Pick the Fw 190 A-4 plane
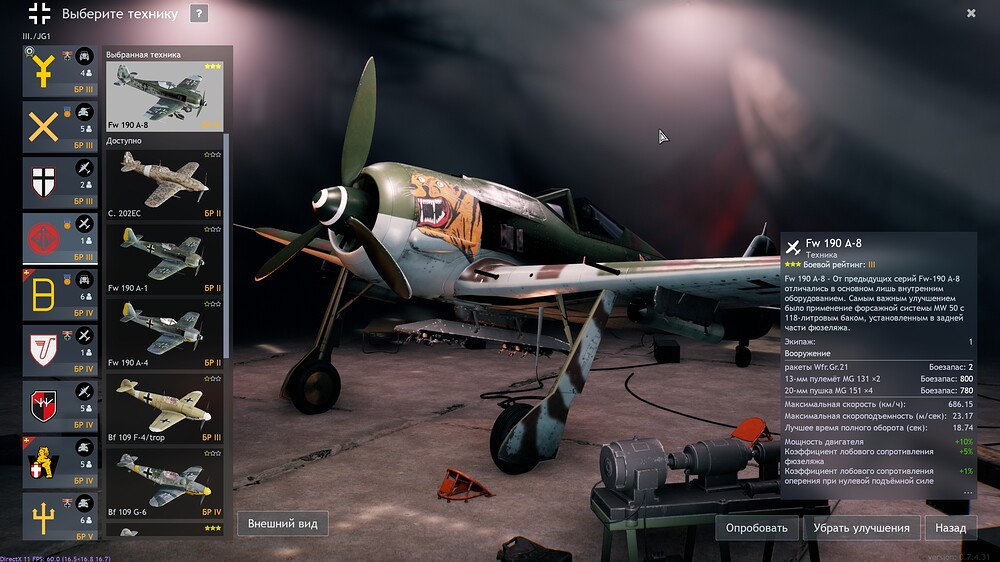The height and width of the screenshot is (562, 1000). [x=164, y=333]
